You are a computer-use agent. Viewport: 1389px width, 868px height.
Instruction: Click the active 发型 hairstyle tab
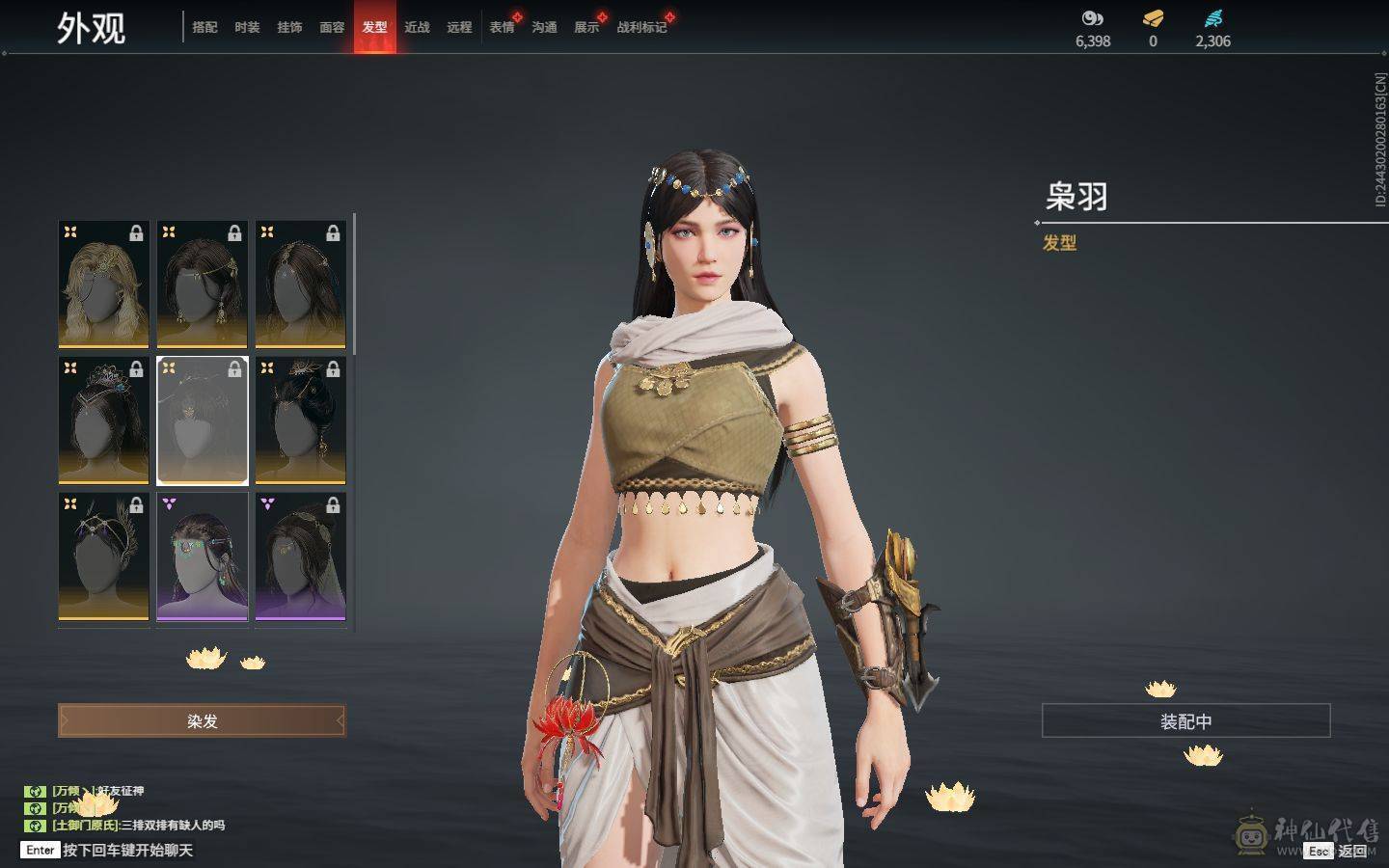coord(374,27)
